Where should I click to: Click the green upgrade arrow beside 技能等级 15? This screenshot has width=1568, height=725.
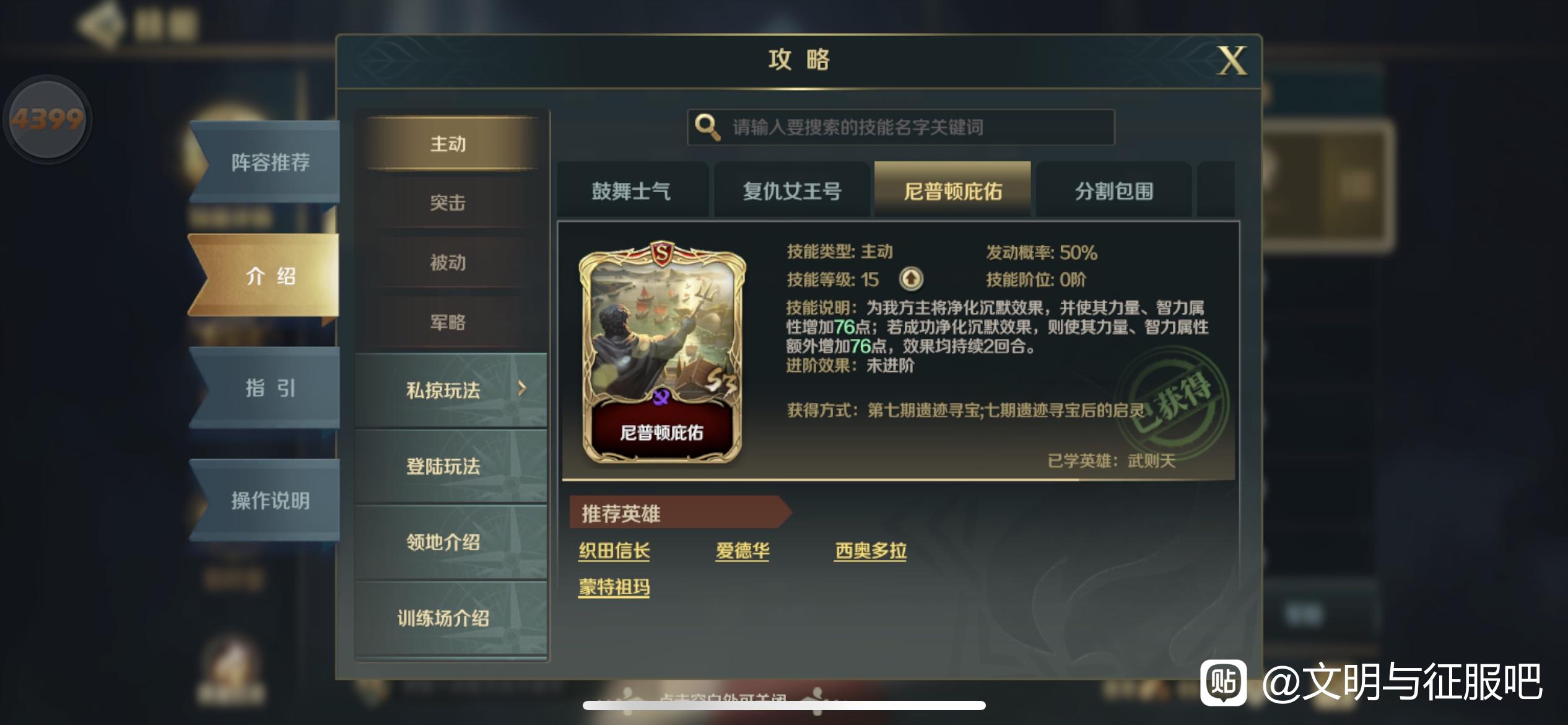click(911, 279)
